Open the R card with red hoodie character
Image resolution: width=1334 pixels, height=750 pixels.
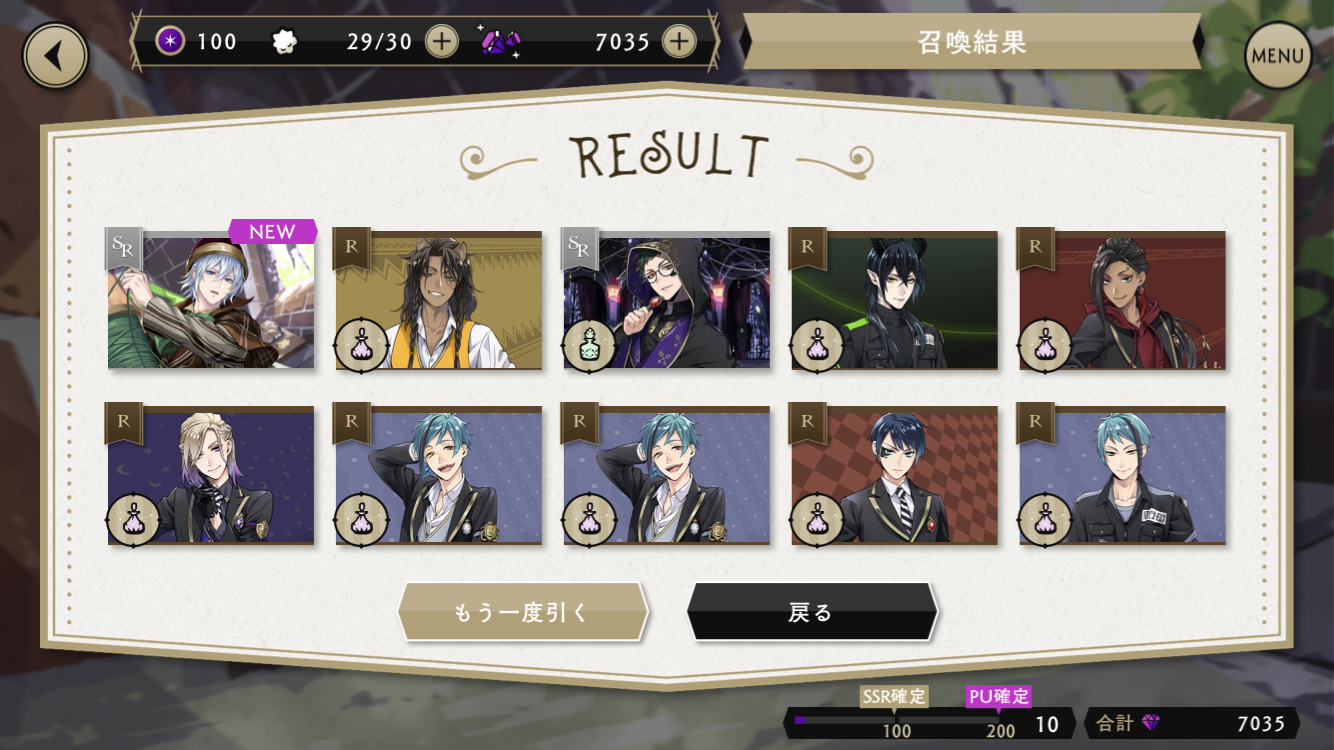click(1123, 302)
